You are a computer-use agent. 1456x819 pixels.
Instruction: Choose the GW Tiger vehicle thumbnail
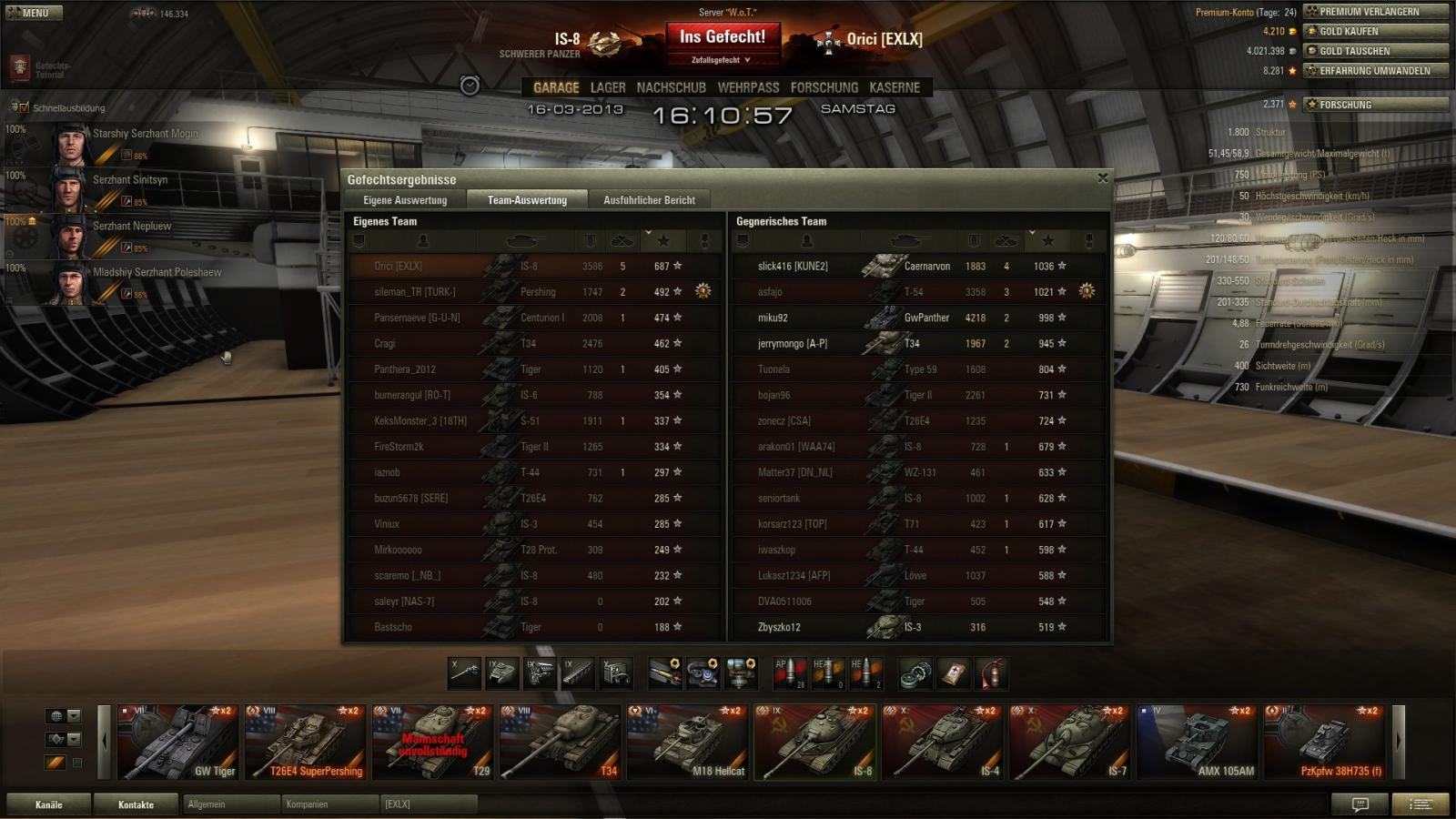(177, 743)
